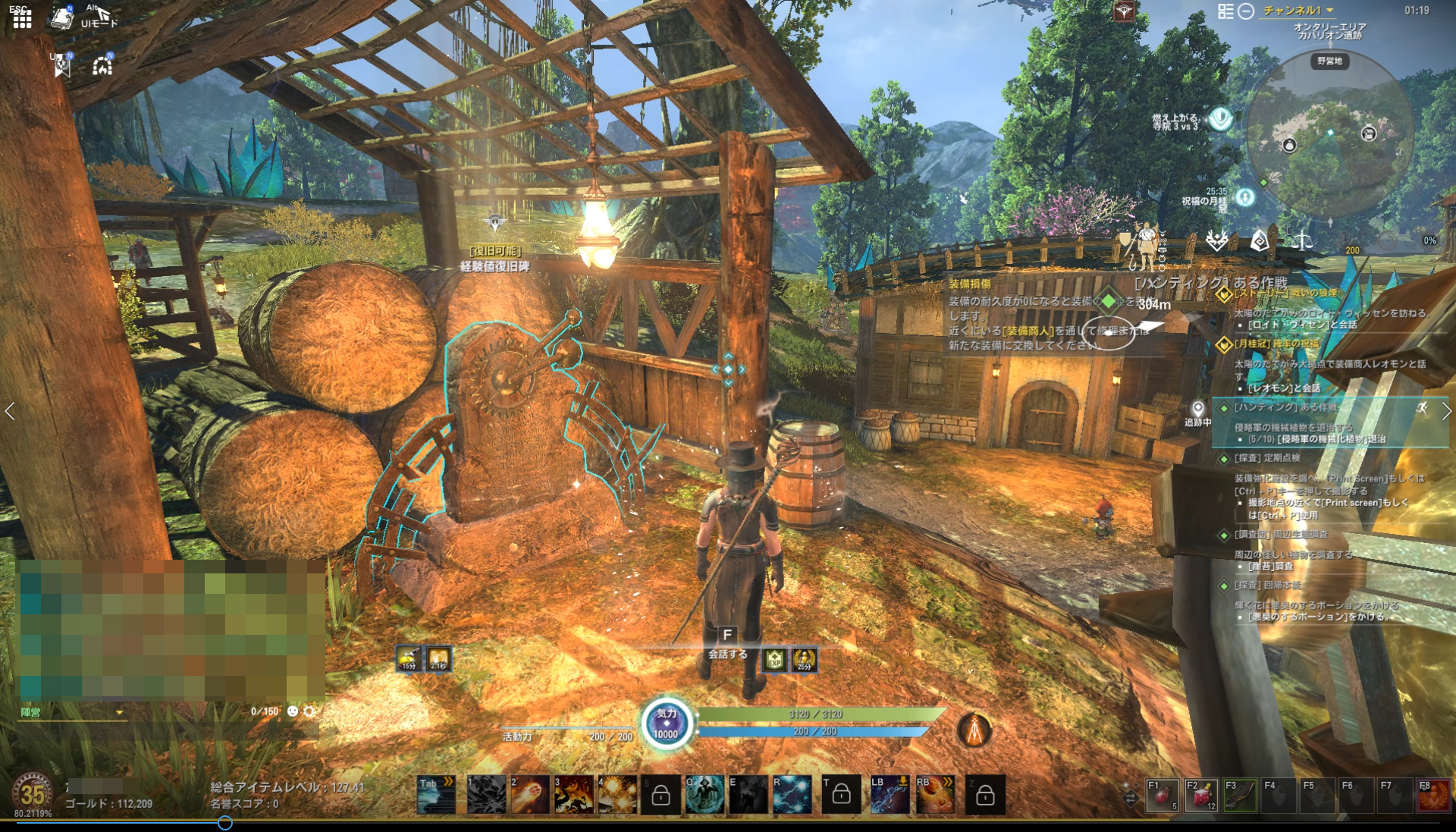Open the main menu grid icon
Screen dimensions: 1456x832
click(22, 18)
